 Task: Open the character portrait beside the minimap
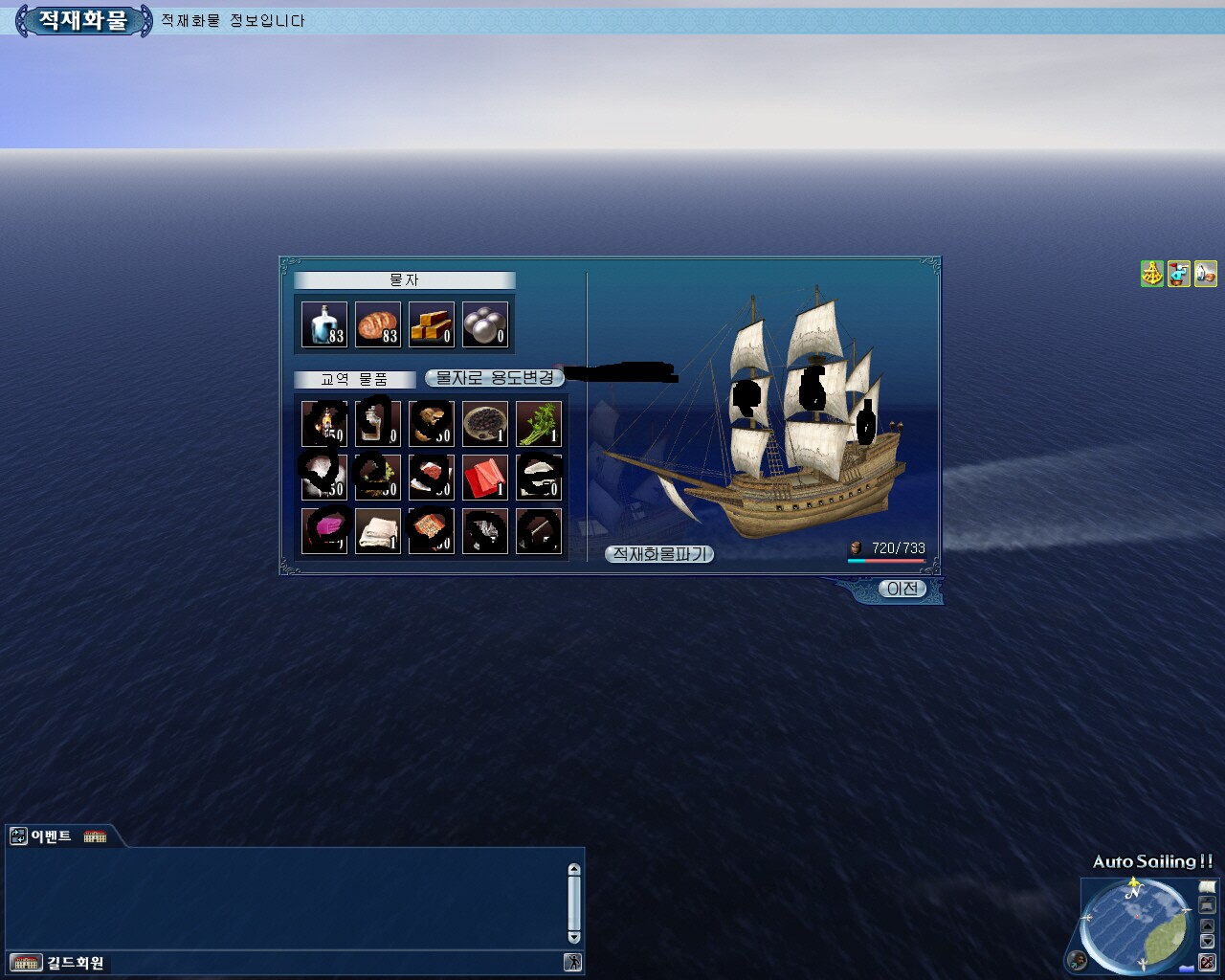pyautogui.click(x=1079, y=959)
